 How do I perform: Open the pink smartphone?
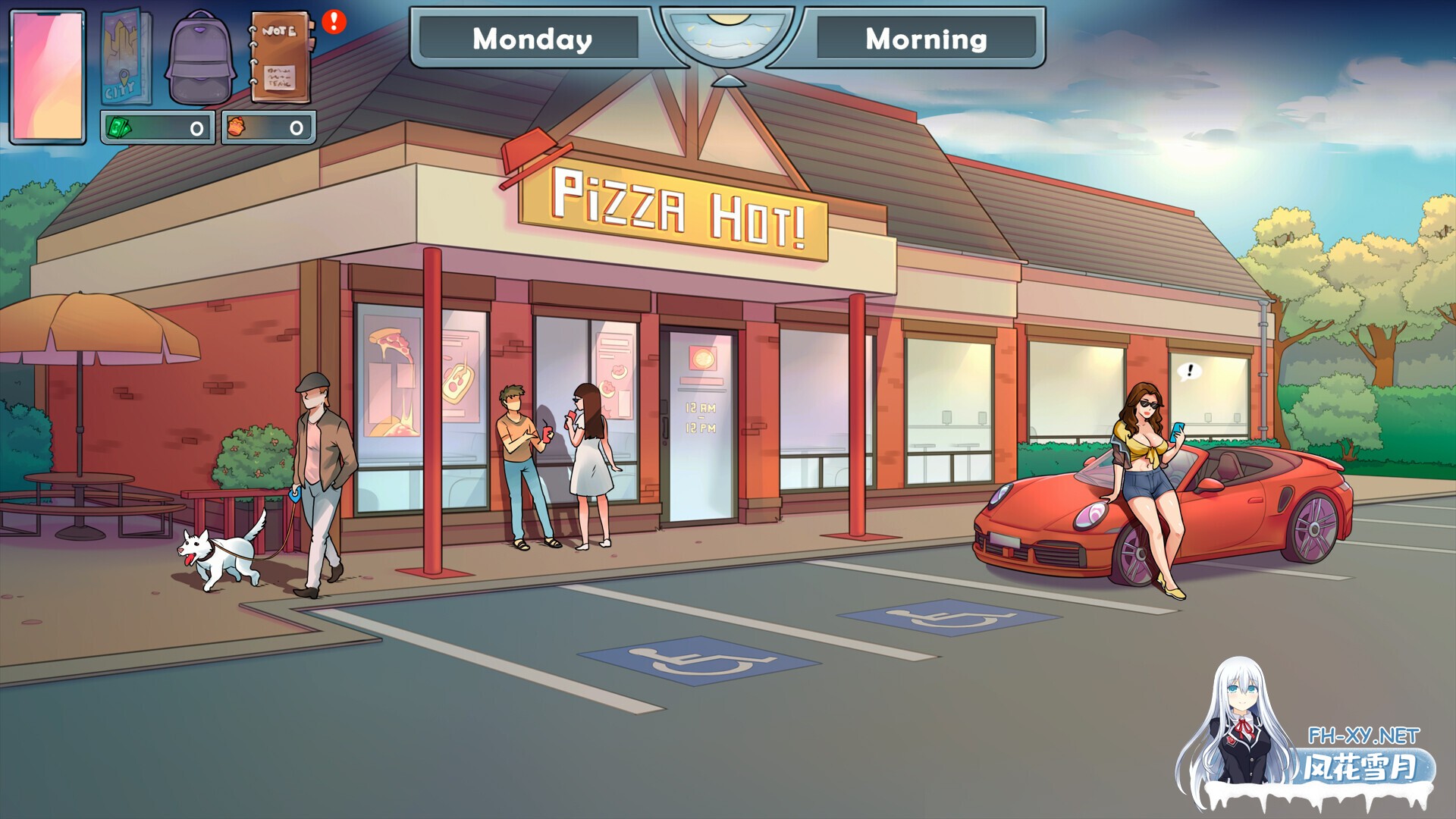click(x=48, y=76)
